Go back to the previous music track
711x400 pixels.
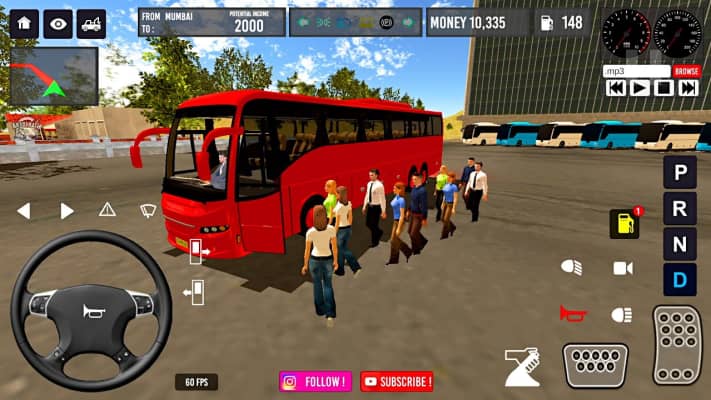(615, 88)
